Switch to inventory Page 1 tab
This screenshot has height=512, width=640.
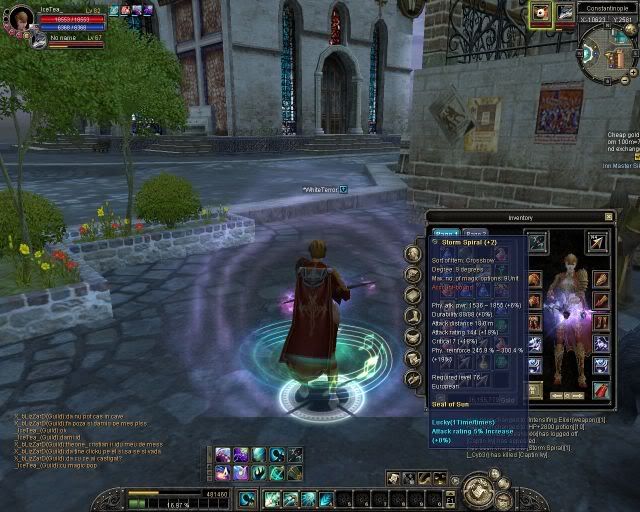click(x=447, y=233)
